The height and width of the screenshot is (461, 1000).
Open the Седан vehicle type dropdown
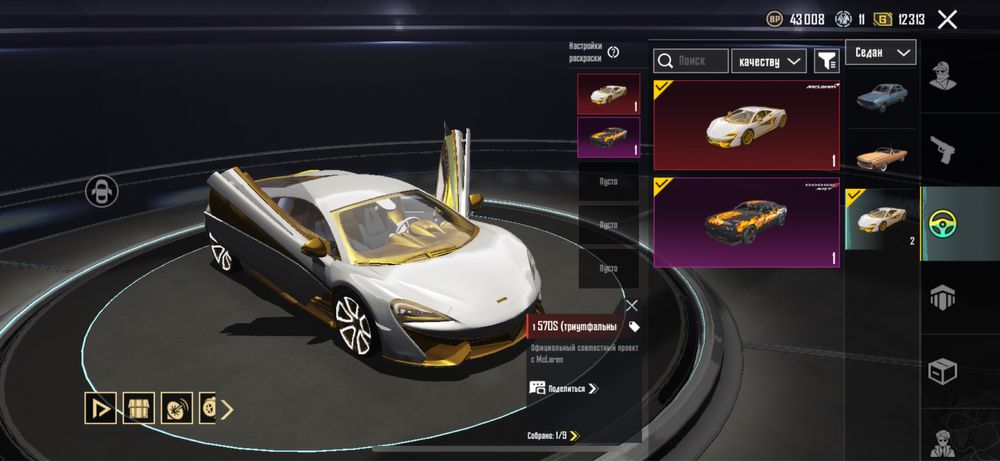pyautogui.click(x=881, y=52)
